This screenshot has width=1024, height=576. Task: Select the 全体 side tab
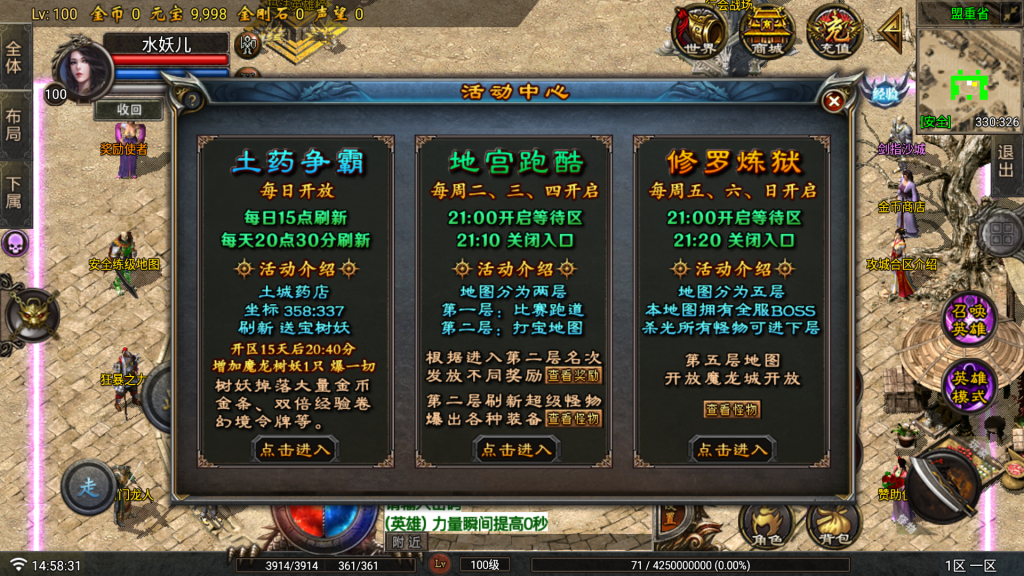click(14, 56)
